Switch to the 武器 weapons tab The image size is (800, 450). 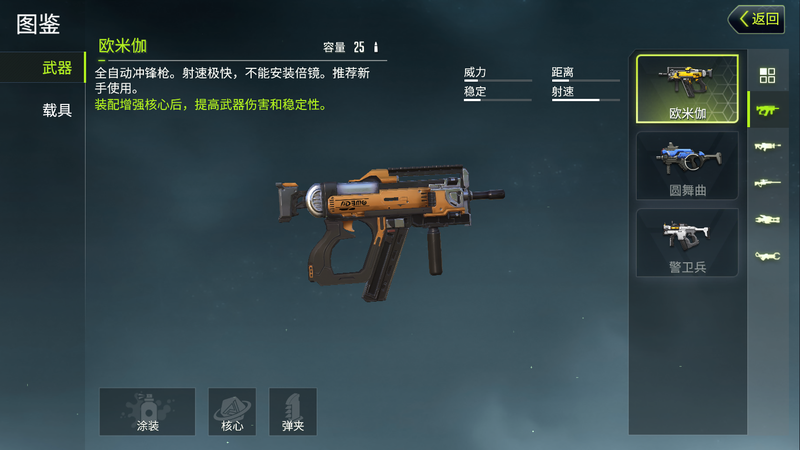point(57,68)
